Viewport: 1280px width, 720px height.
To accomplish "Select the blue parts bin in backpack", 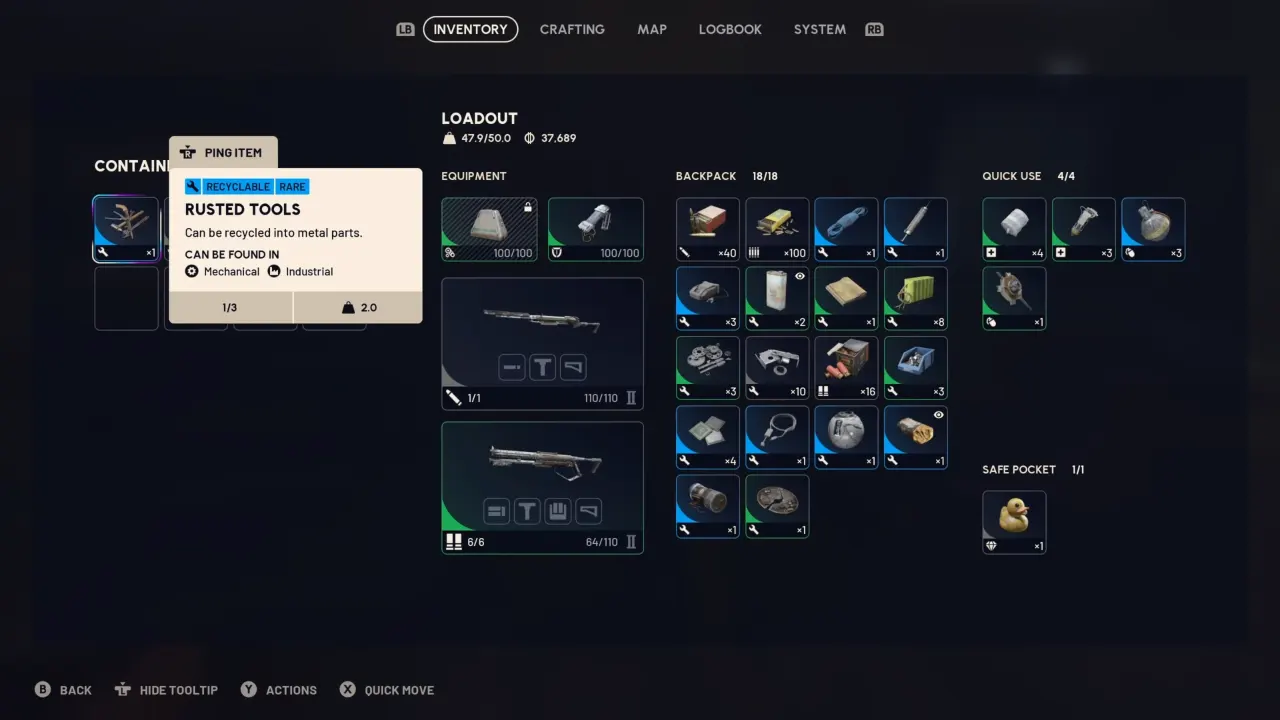I will 915,367.
